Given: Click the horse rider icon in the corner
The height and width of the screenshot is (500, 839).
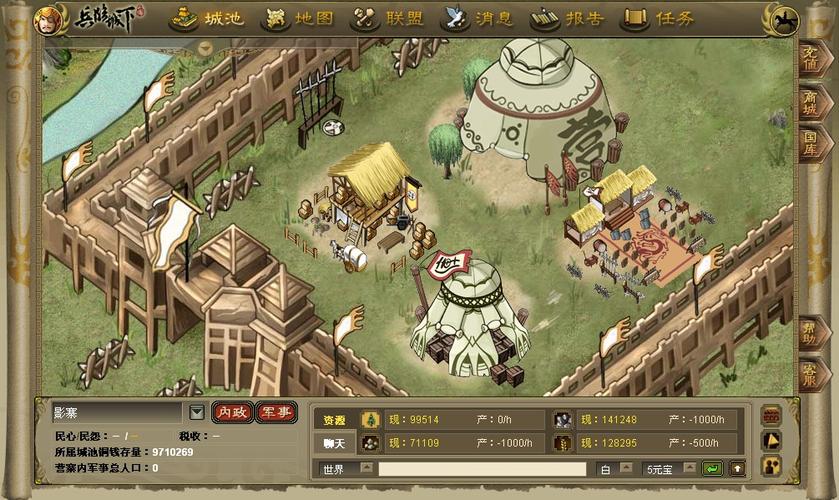Looking at the screenshot, I should coord(786,19).
